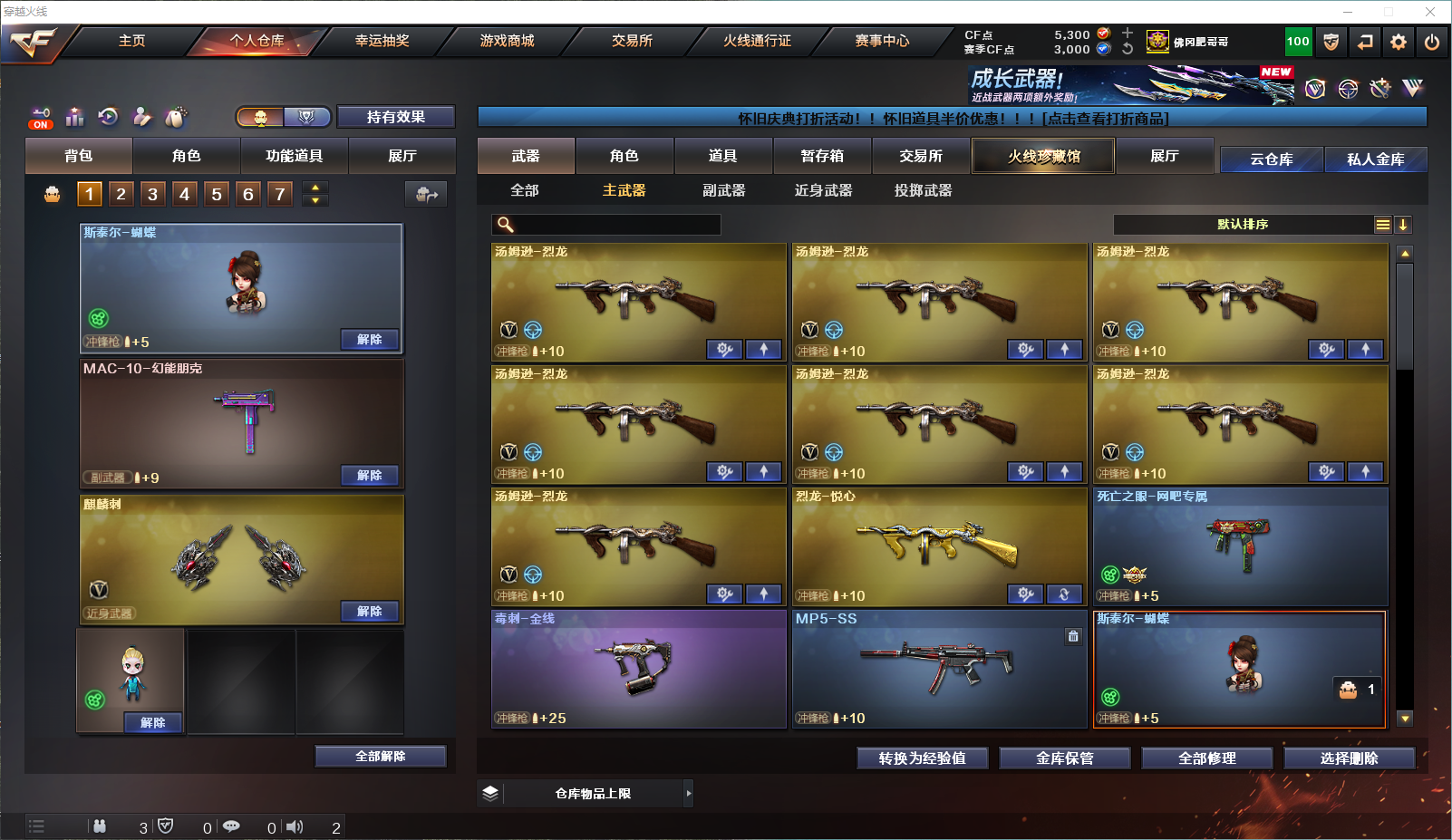Go to the 主页 home page
Viewport: 1452px width, 840px height.
(131, 41)
